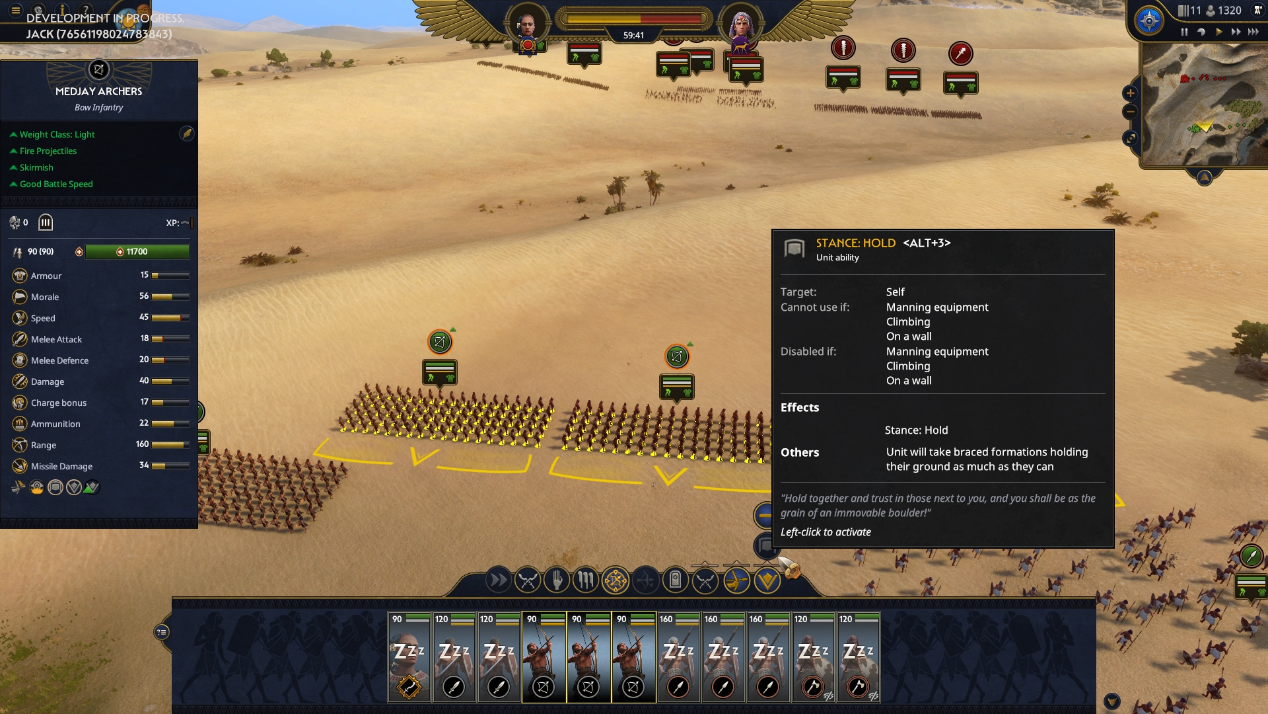
Task: Pause the battle
Action: [1185, 32]
